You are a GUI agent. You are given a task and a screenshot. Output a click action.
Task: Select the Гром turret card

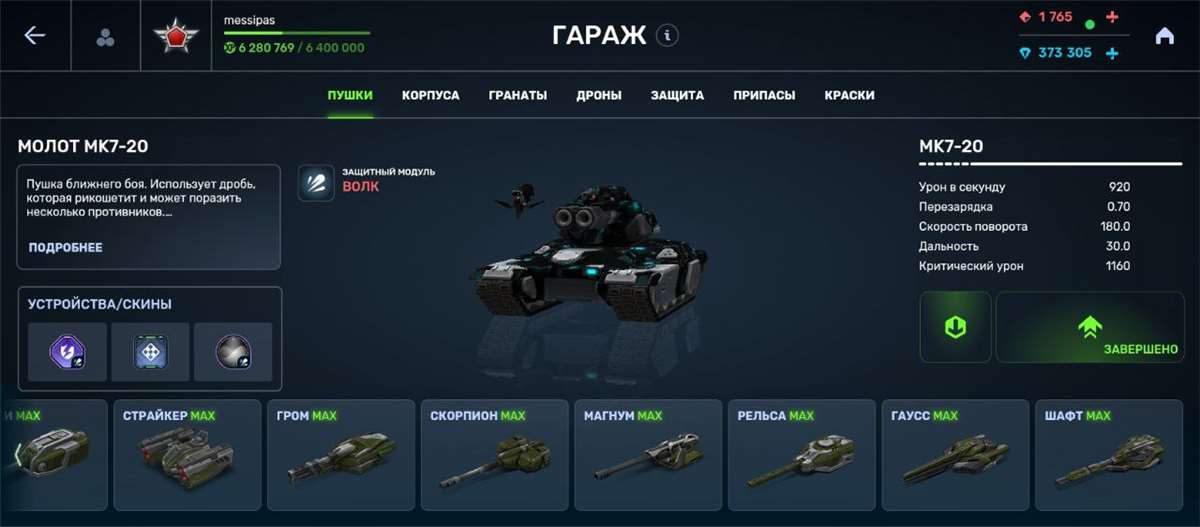click(340, 455)
